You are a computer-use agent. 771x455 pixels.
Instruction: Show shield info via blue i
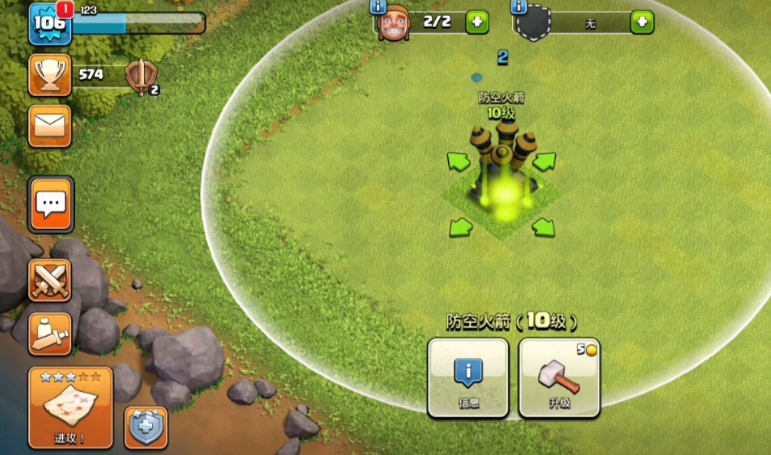pyautogui.click(x=520, y=7)
